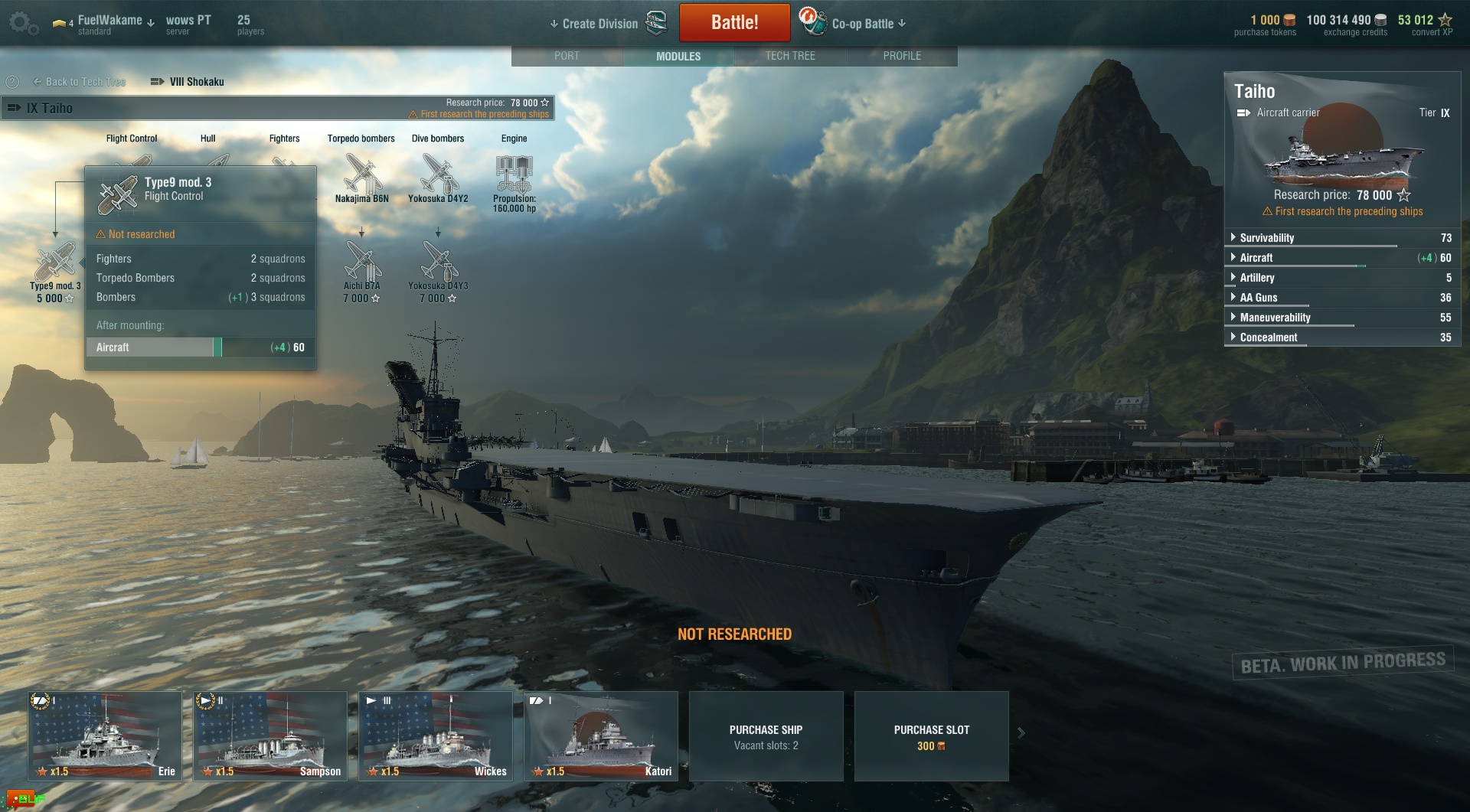Screen dimensions: 1470x812
Task: Create a Division
Action: click(x=599, y=24)
